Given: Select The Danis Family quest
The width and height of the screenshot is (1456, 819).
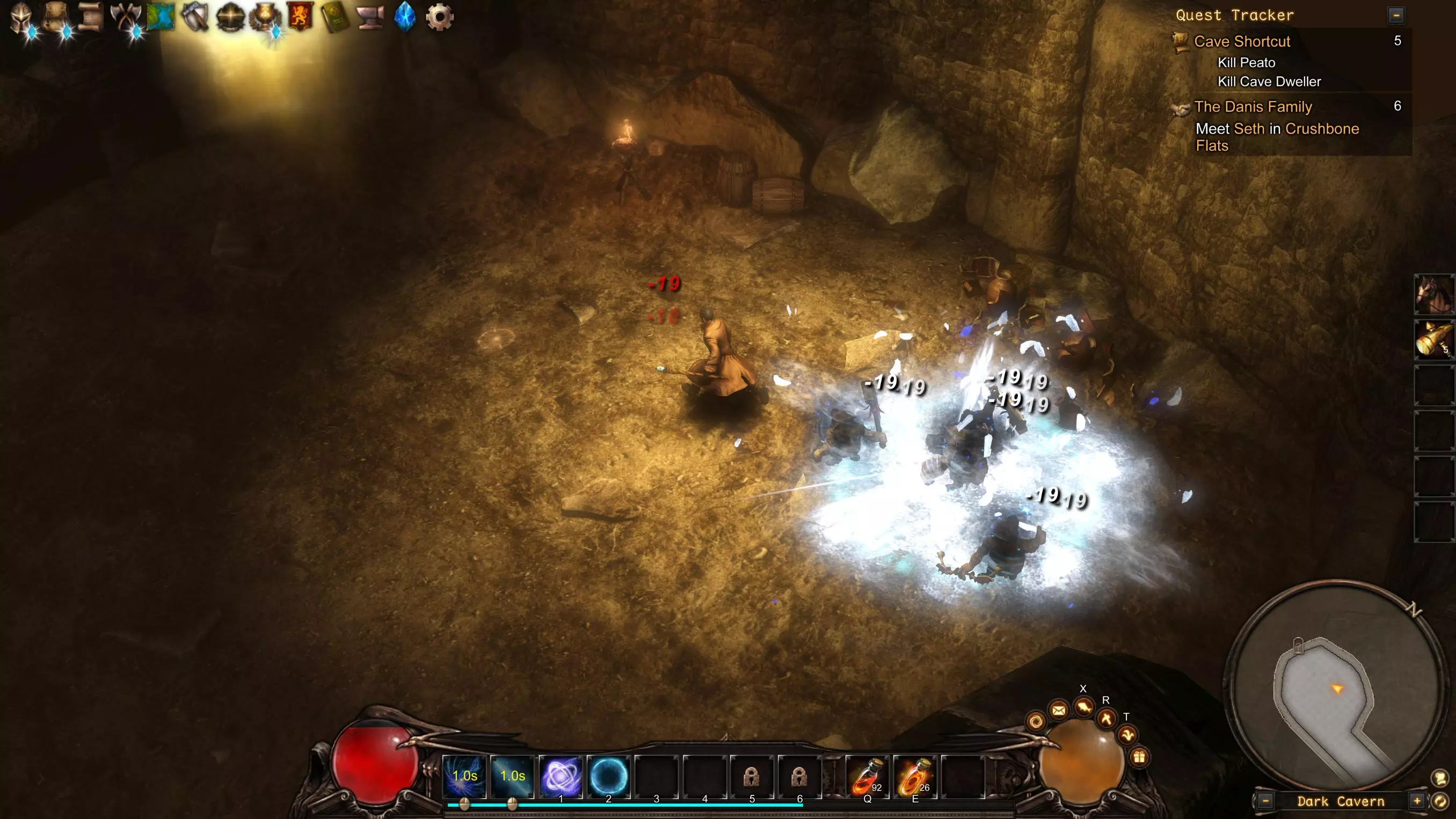Looking at the screenshot, I should click(1253, 106).
